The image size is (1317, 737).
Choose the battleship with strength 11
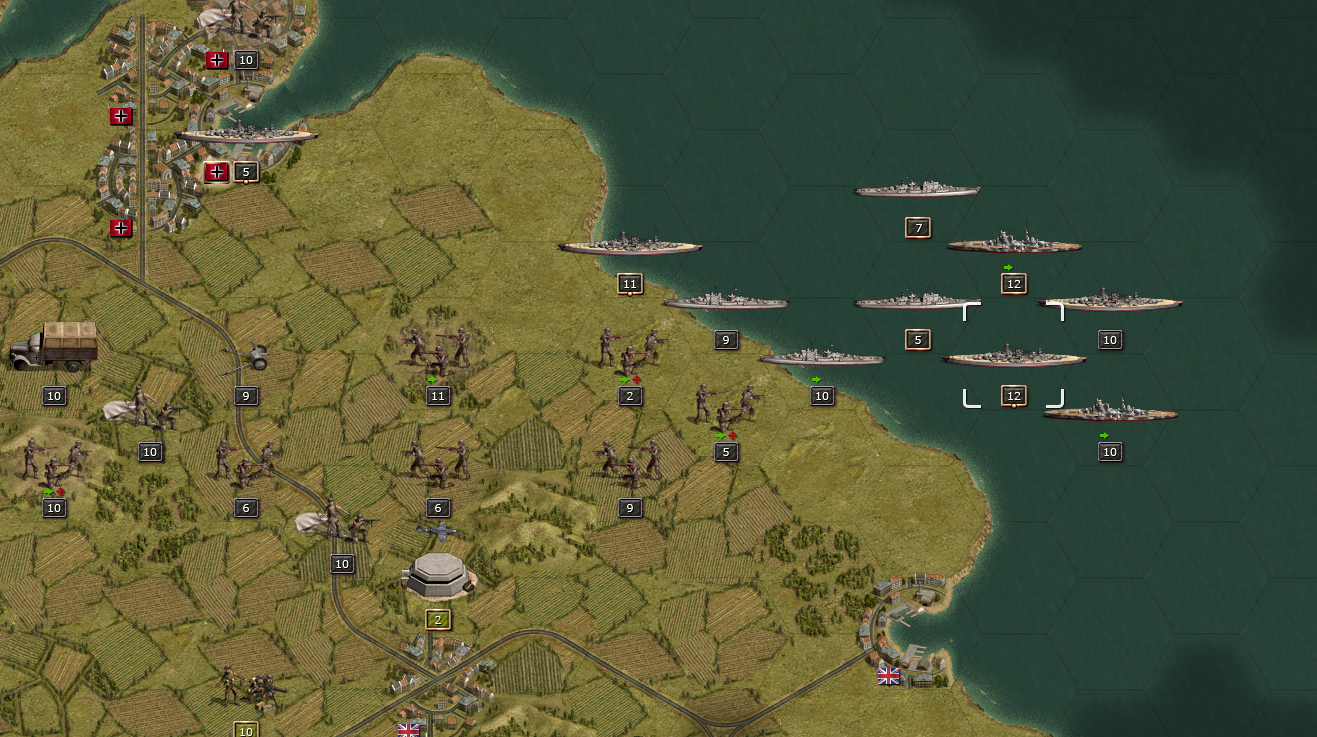tap(630, 245)
